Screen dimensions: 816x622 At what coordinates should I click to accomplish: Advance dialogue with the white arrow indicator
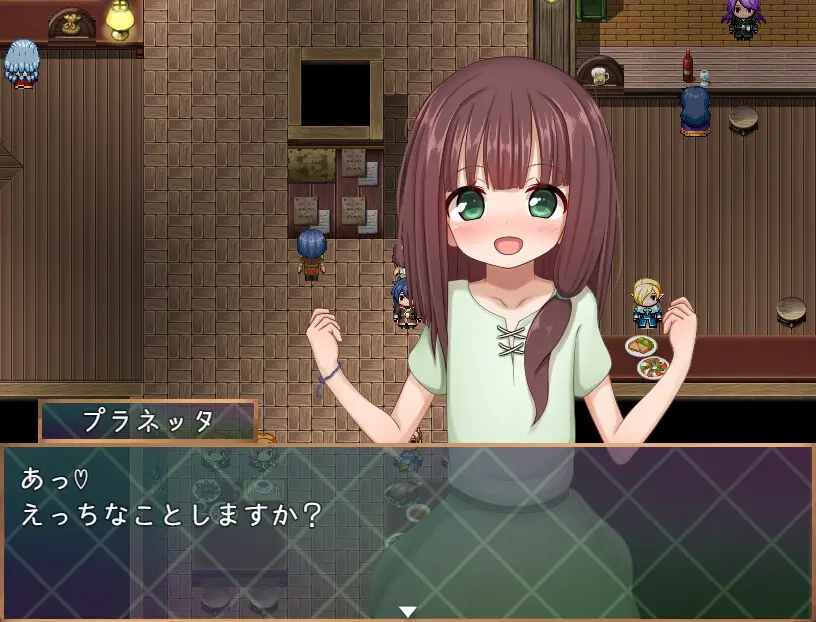pyautogui.click(x=407, y=610)
